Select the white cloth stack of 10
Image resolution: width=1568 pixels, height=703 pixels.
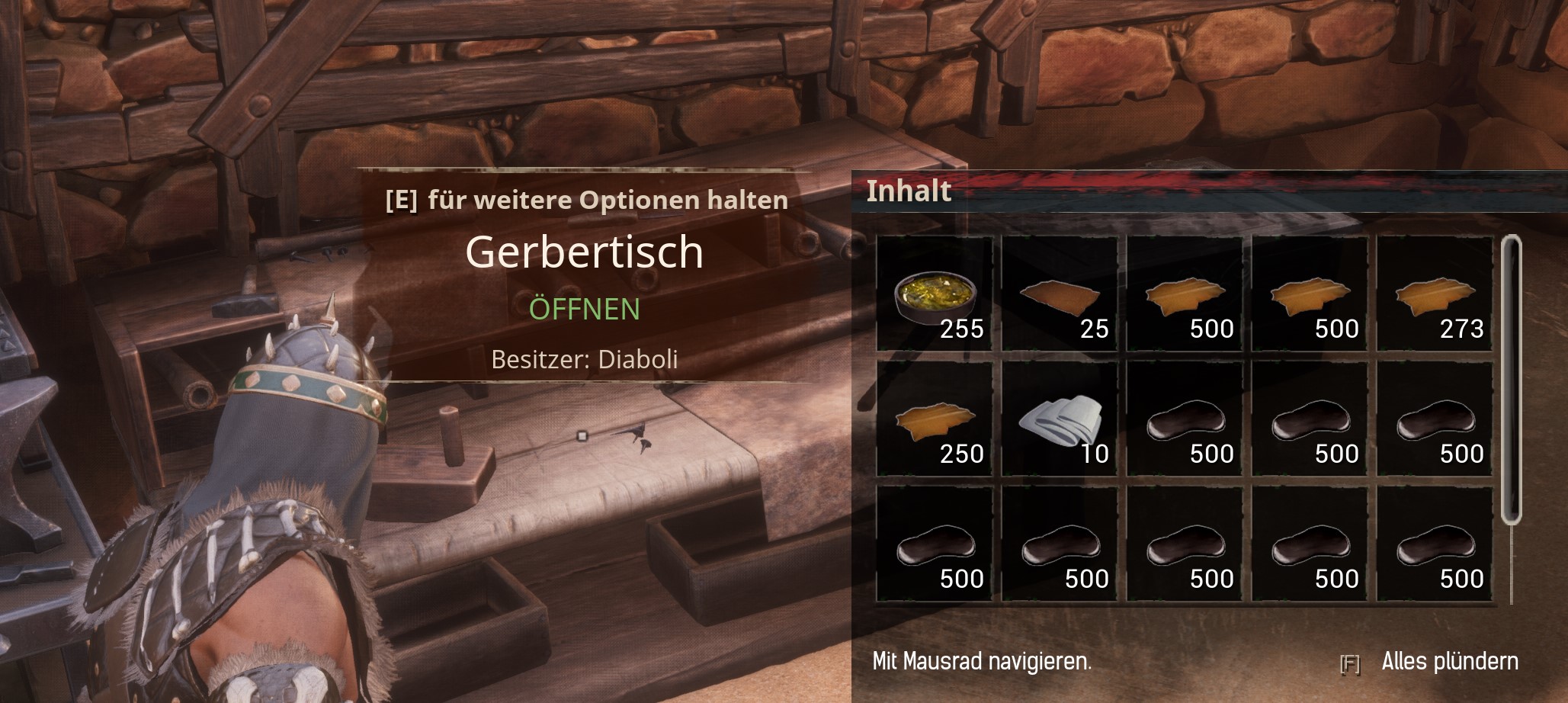click(x=1060, y=419)
